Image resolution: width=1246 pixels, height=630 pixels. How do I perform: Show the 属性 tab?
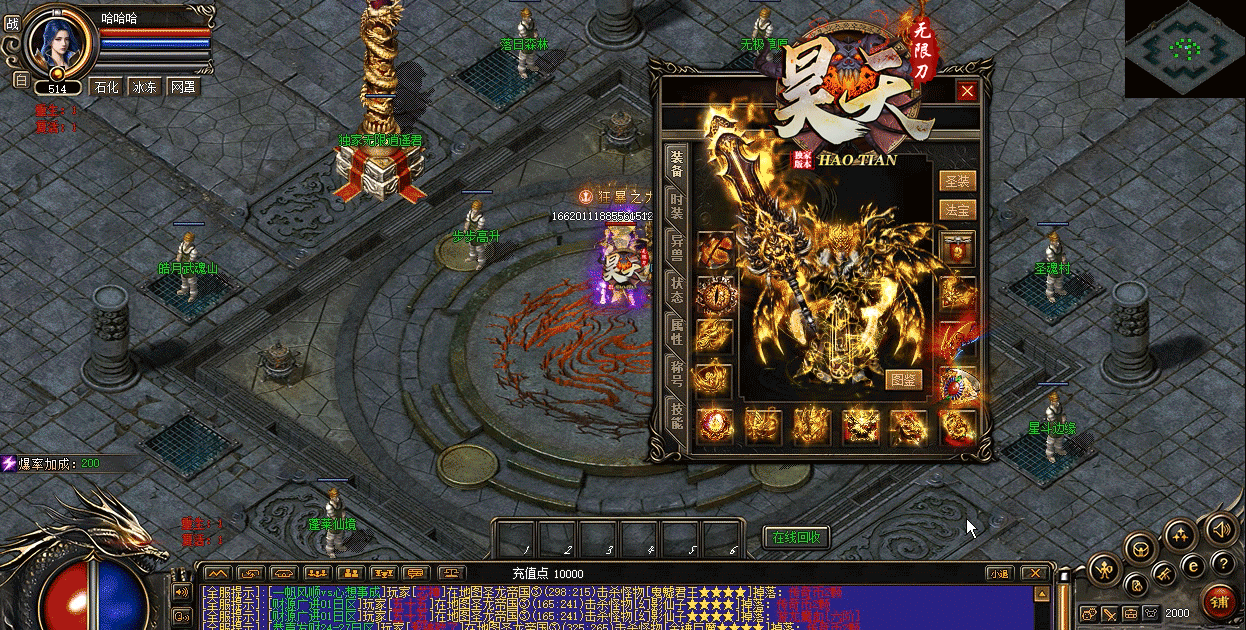click(677, 333)
